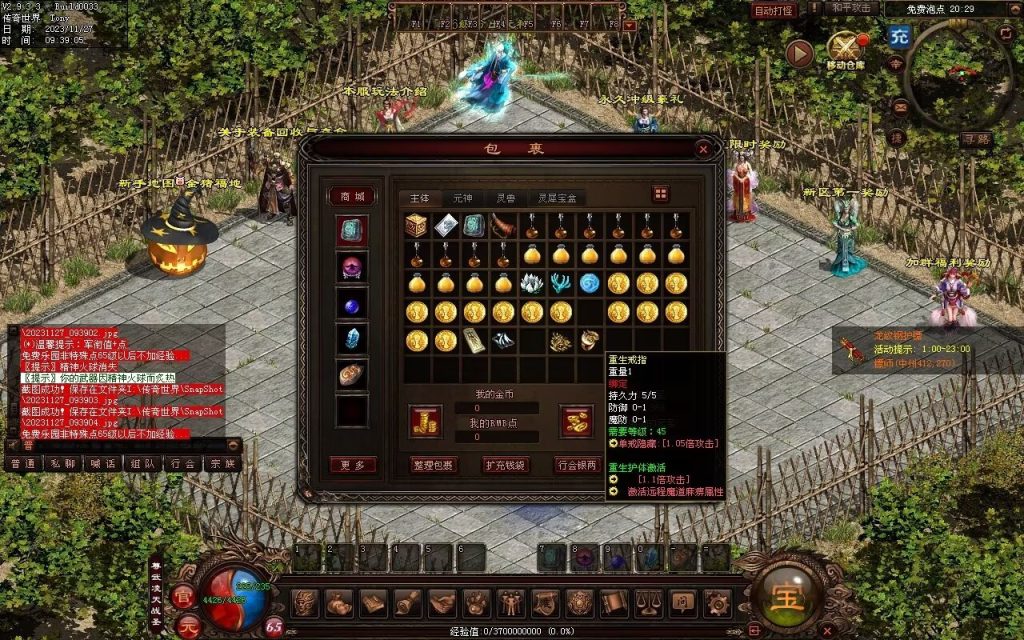Switch chat to the 私聊 channel
The height and width of the screenshot is (640, 1024).
[x=62, y=463]
